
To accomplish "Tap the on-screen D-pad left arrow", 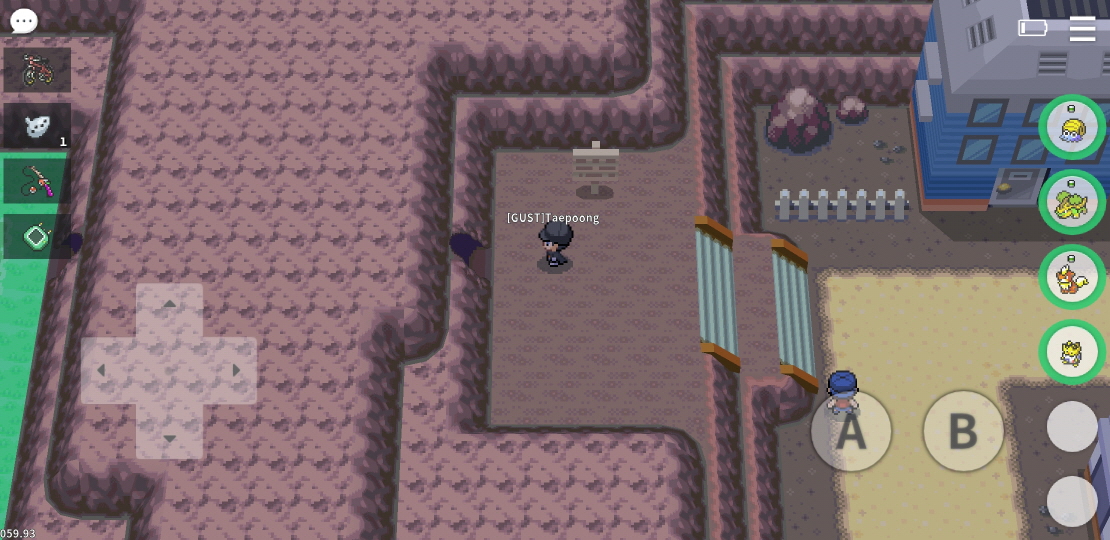I will [101, 371].
